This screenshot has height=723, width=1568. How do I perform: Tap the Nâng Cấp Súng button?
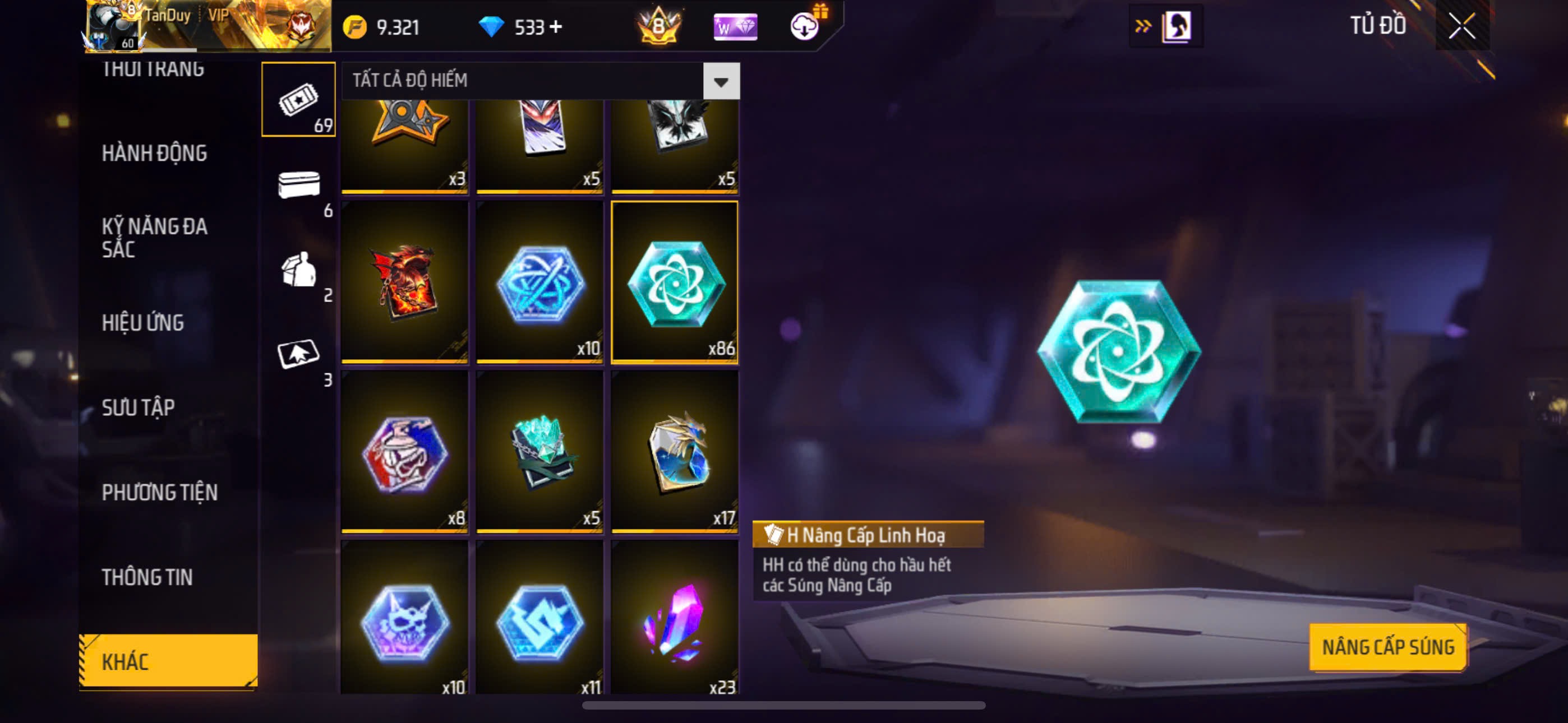pyautogui.click(x=1388, y=647)
